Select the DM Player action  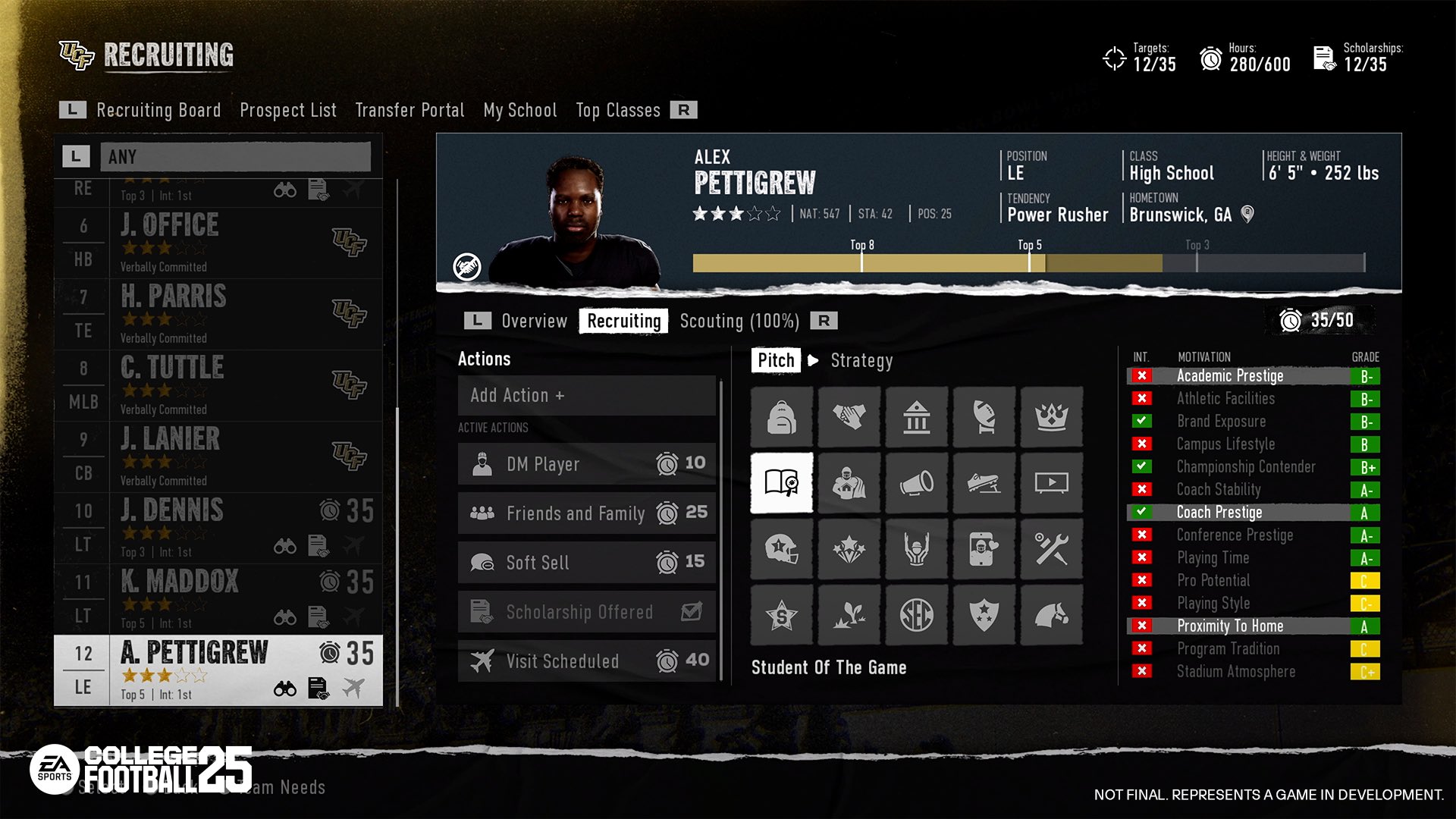point(586,464)
